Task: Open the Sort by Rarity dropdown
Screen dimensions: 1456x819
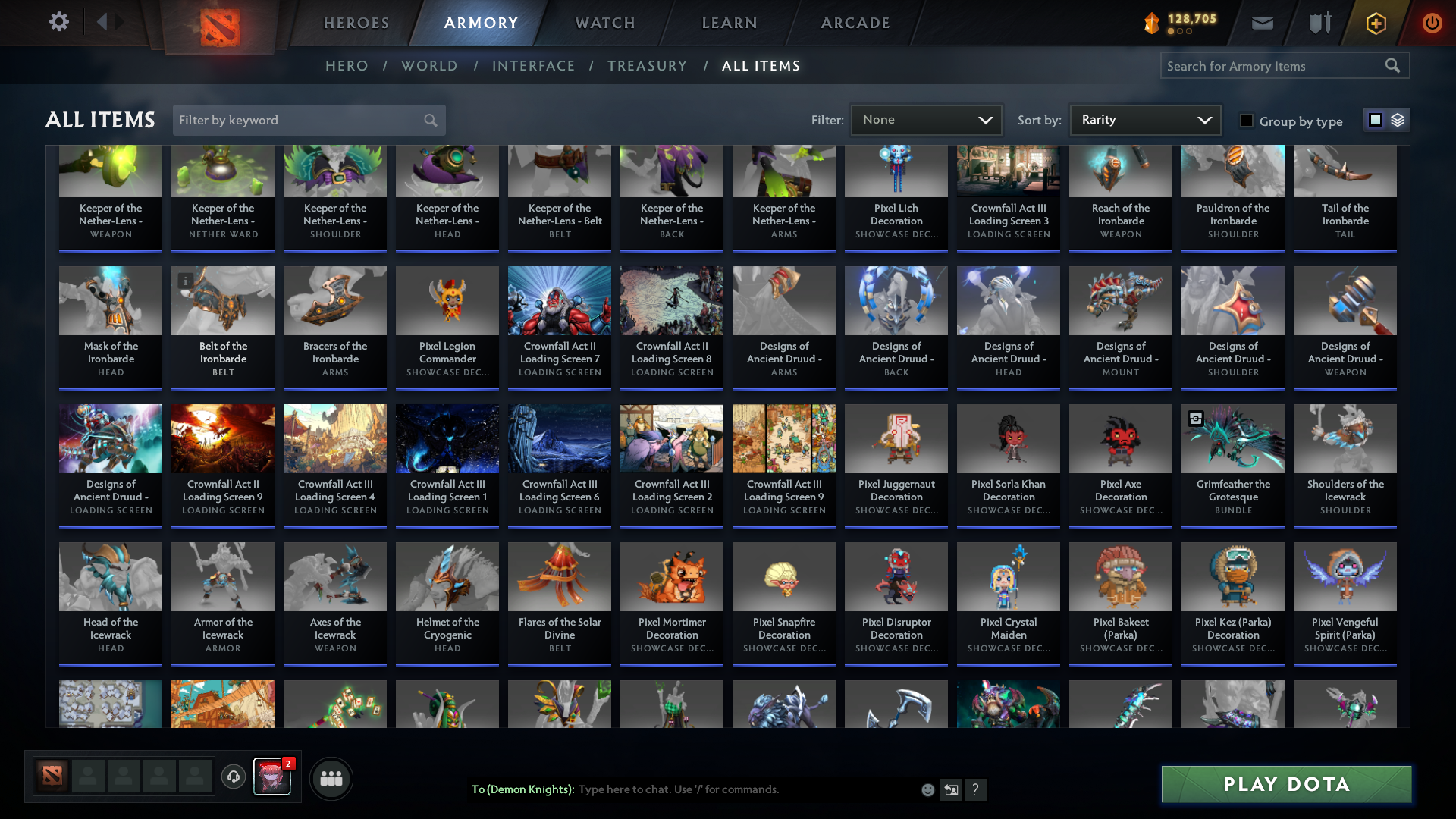Action: (x=1144, y=119)
